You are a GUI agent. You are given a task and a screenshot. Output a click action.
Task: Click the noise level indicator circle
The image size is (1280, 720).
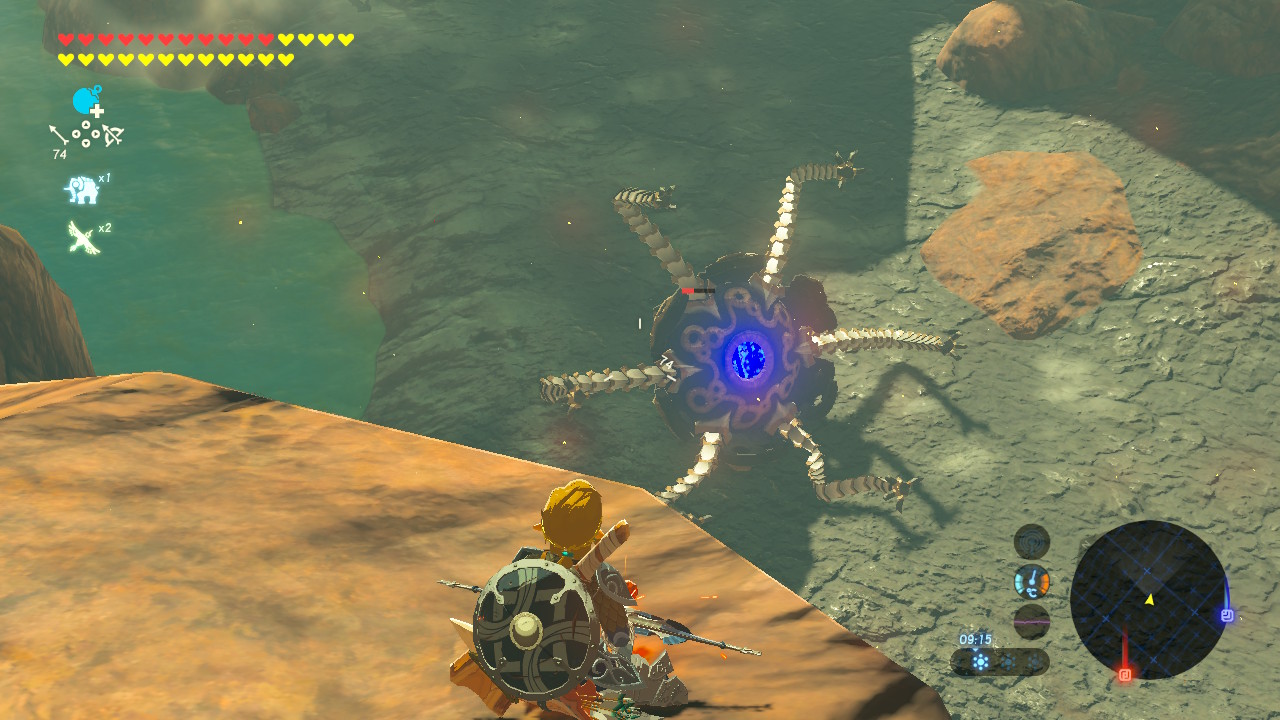click(x=1031, y=621)
